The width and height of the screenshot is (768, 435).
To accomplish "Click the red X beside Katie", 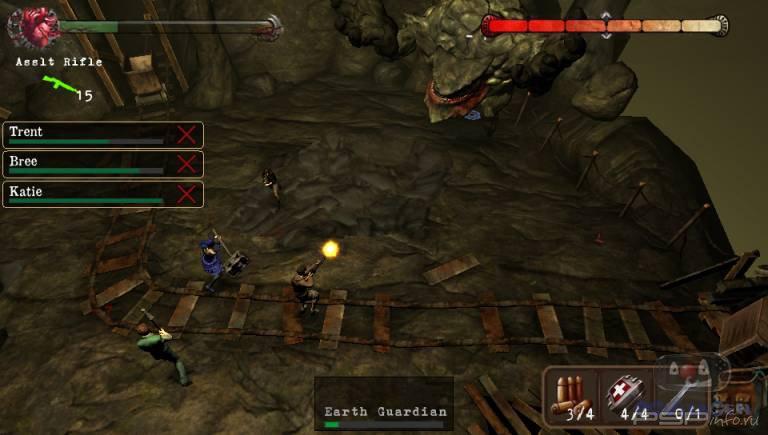I will 186,194.
